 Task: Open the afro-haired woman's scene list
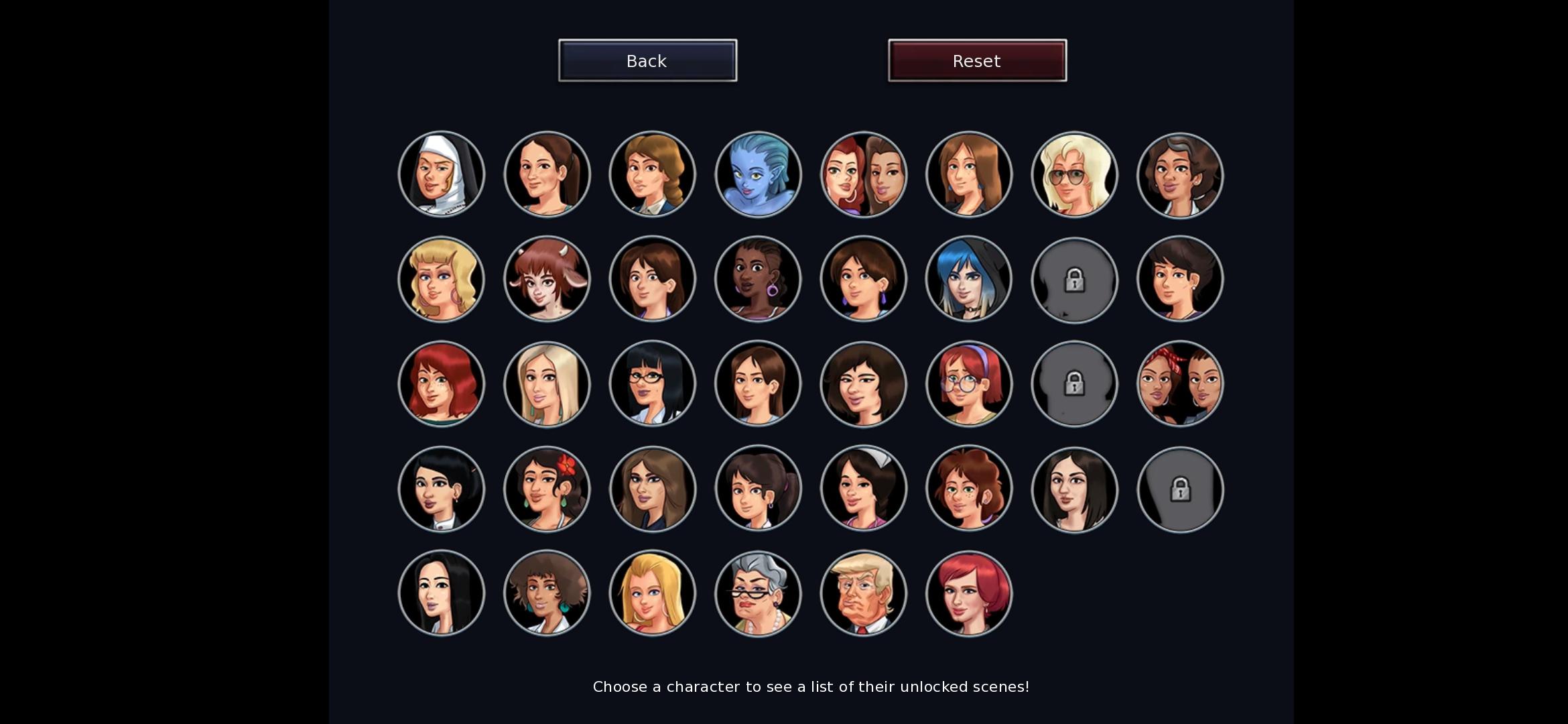[547, 593]
